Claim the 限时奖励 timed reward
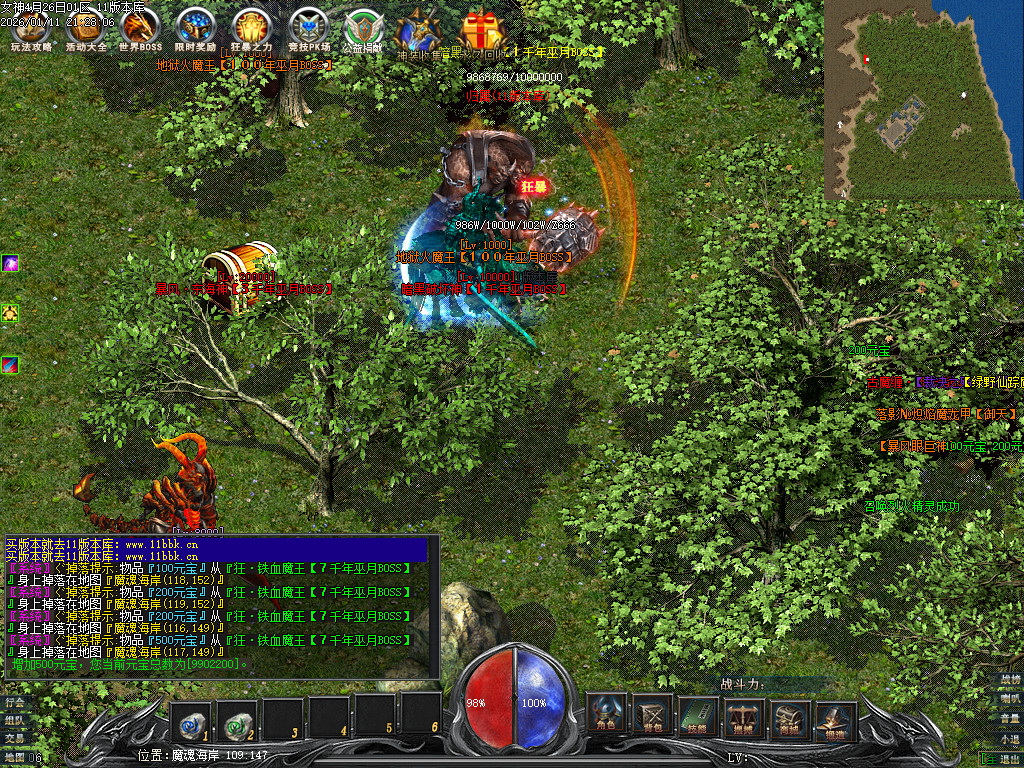The width and height of the screenshot is (1024, 768). [x=195, y=30]
